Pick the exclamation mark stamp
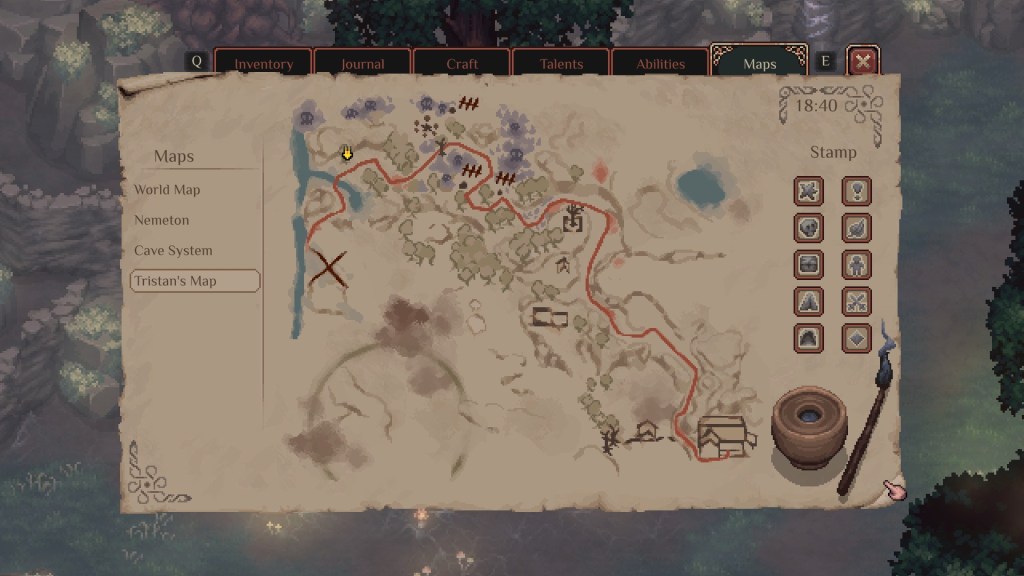The width and height of the screenshot is (1024, 576). [x=856, y=191]
